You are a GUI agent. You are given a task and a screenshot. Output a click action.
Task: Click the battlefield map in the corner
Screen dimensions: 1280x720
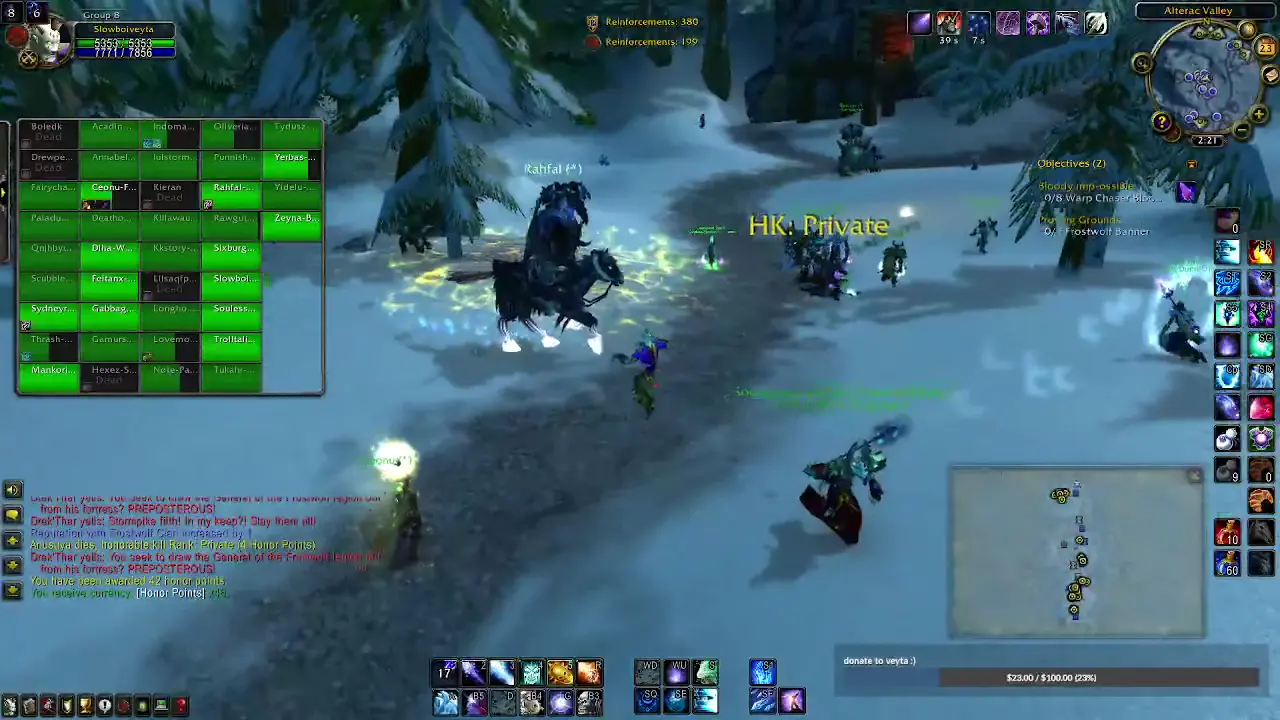pos(1075,550)
